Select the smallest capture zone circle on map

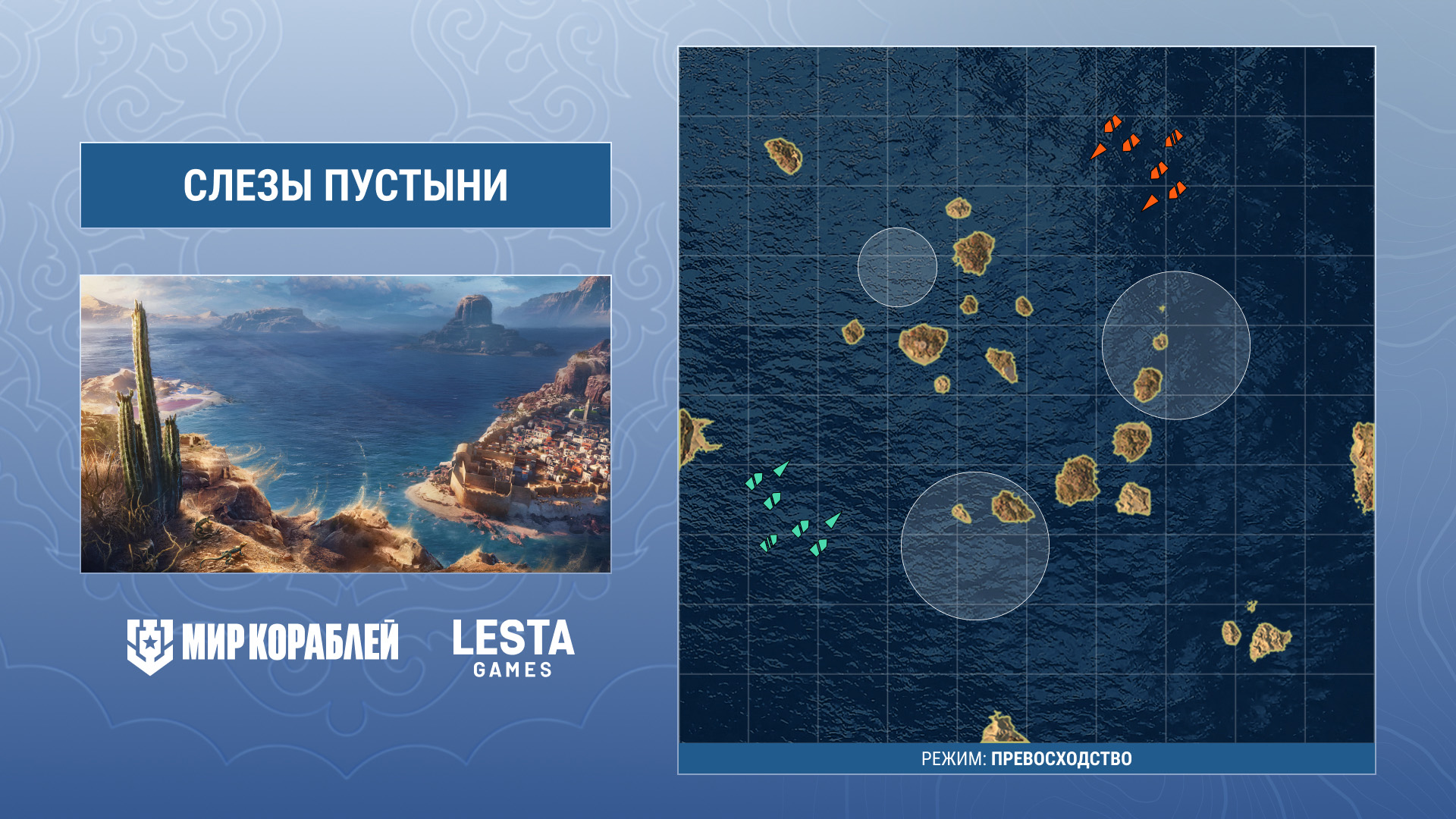(897, 267)
